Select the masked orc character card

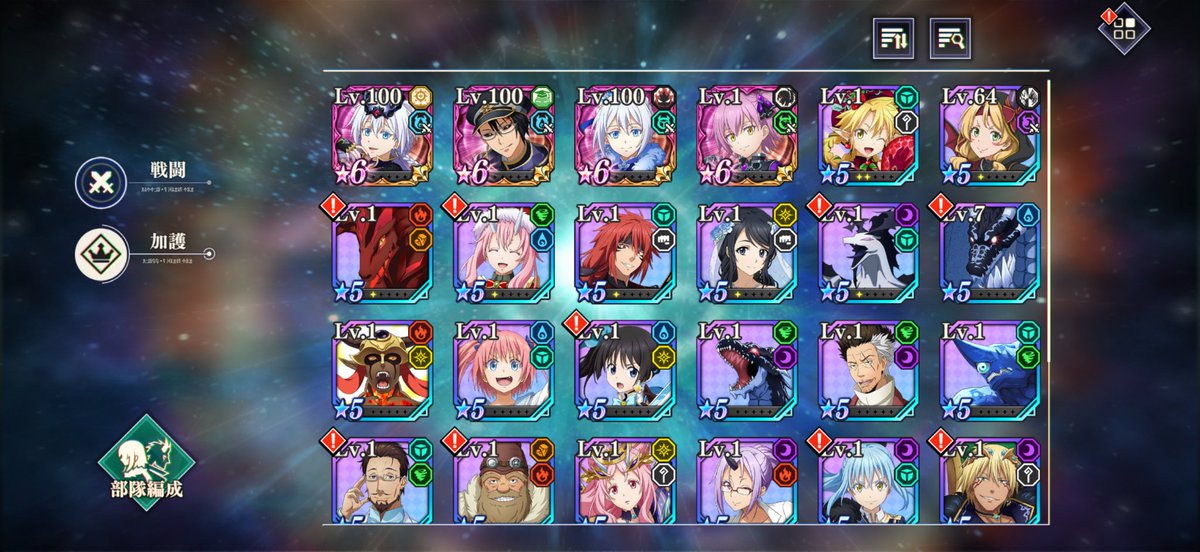382,372
